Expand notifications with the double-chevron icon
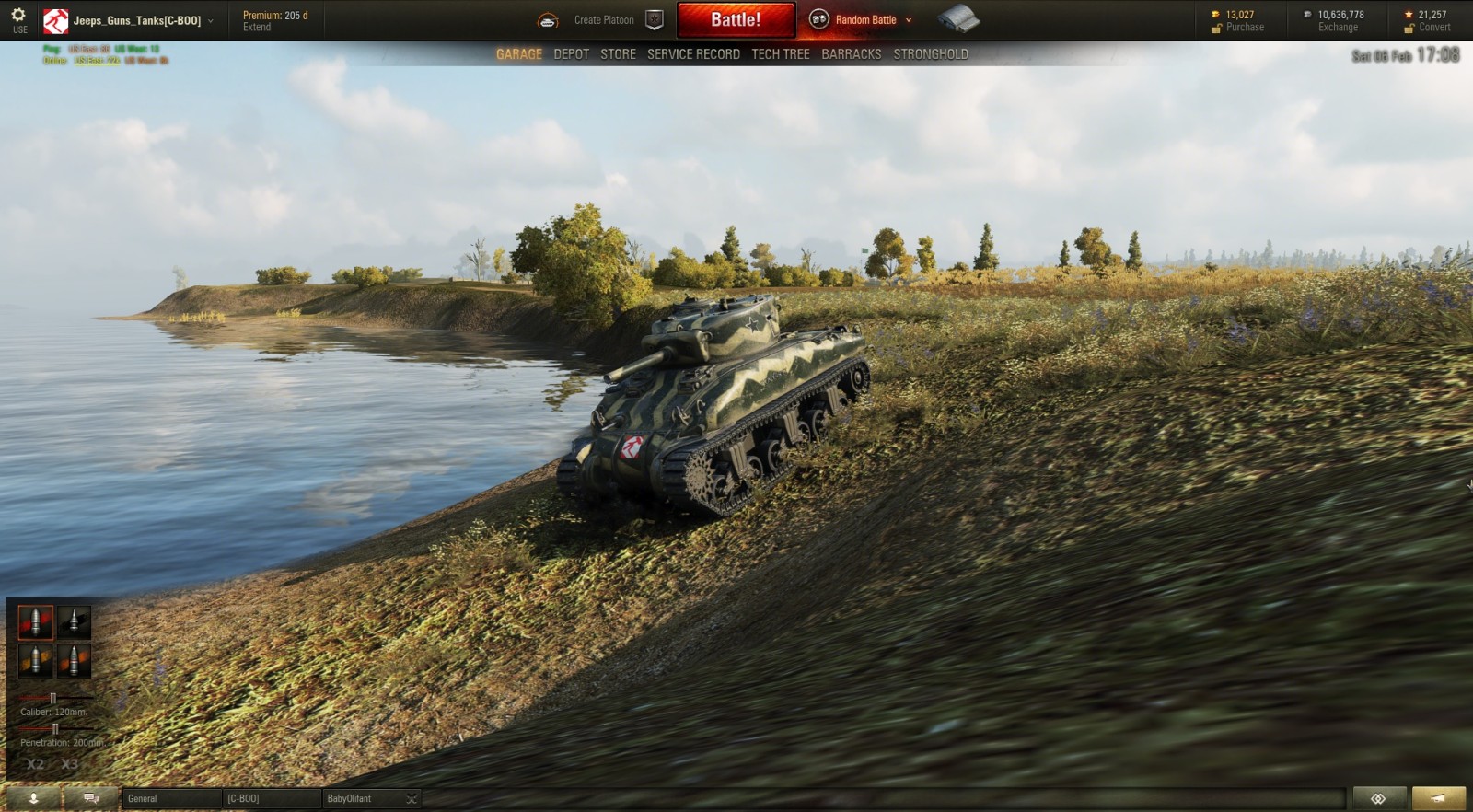 pos(1377,798)
